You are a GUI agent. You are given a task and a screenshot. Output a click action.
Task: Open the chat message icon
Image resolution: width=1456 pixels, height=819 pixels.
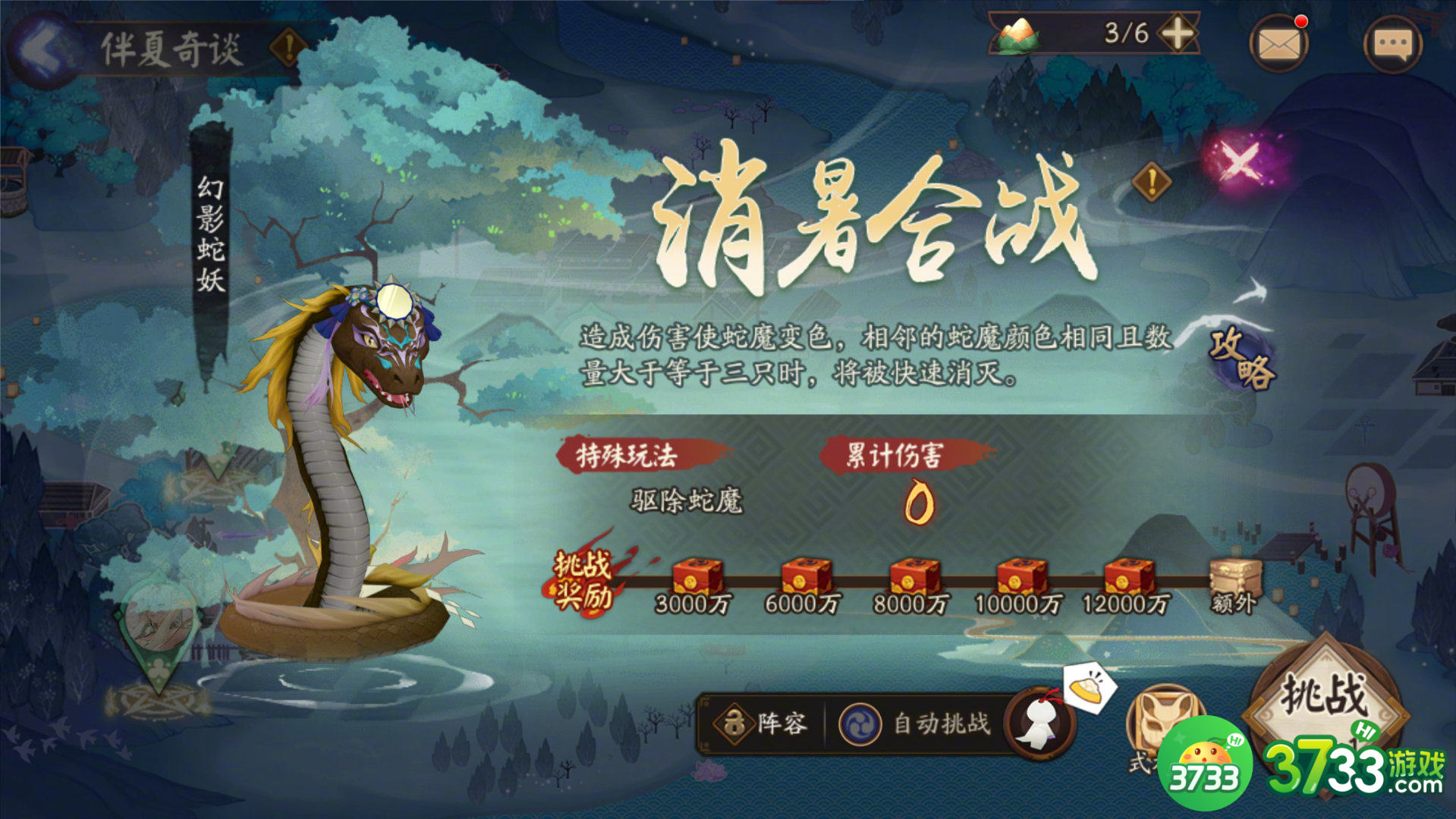click(1395, 43)
